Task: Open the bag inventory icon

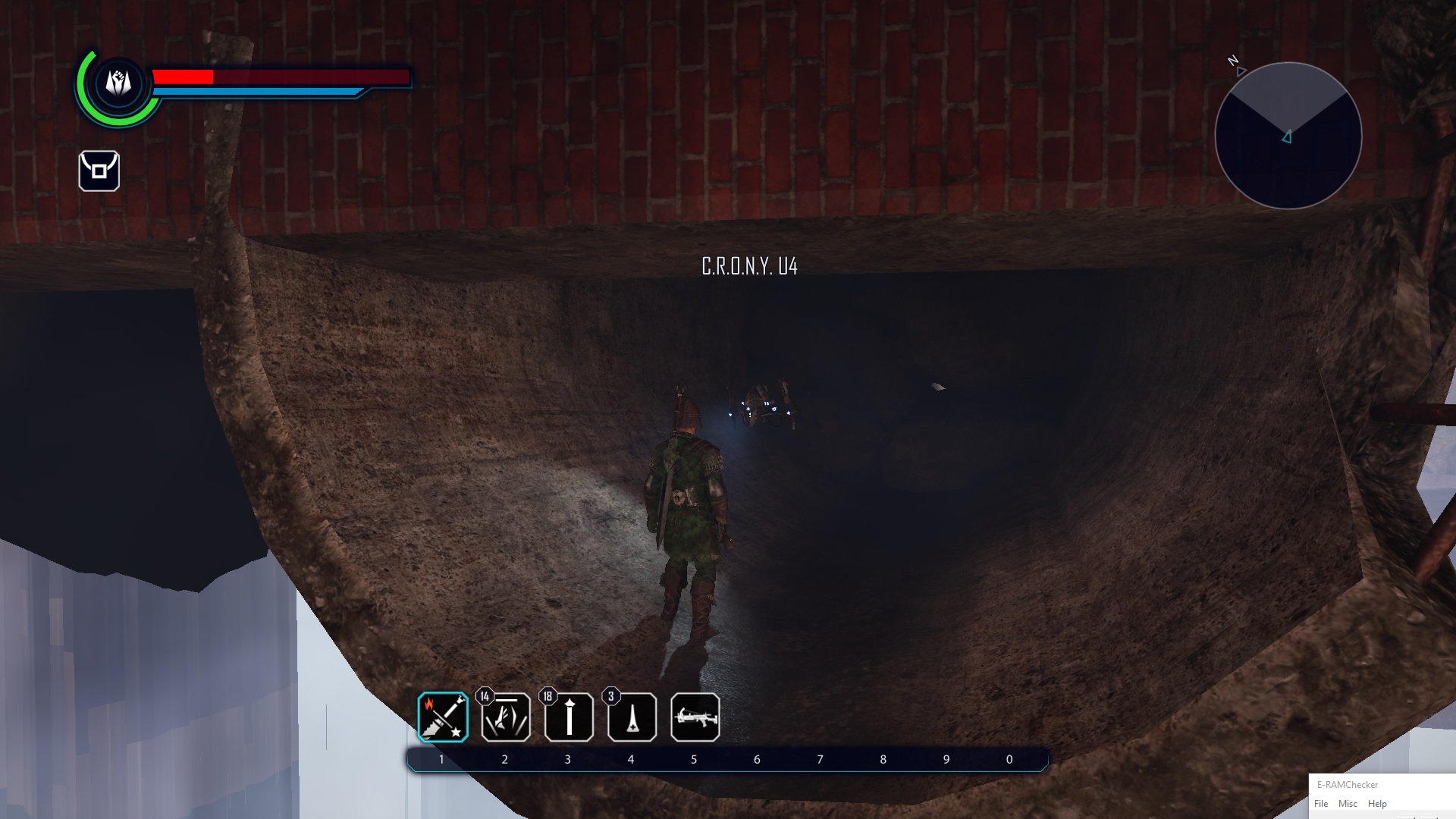Action: pos(99,171)
